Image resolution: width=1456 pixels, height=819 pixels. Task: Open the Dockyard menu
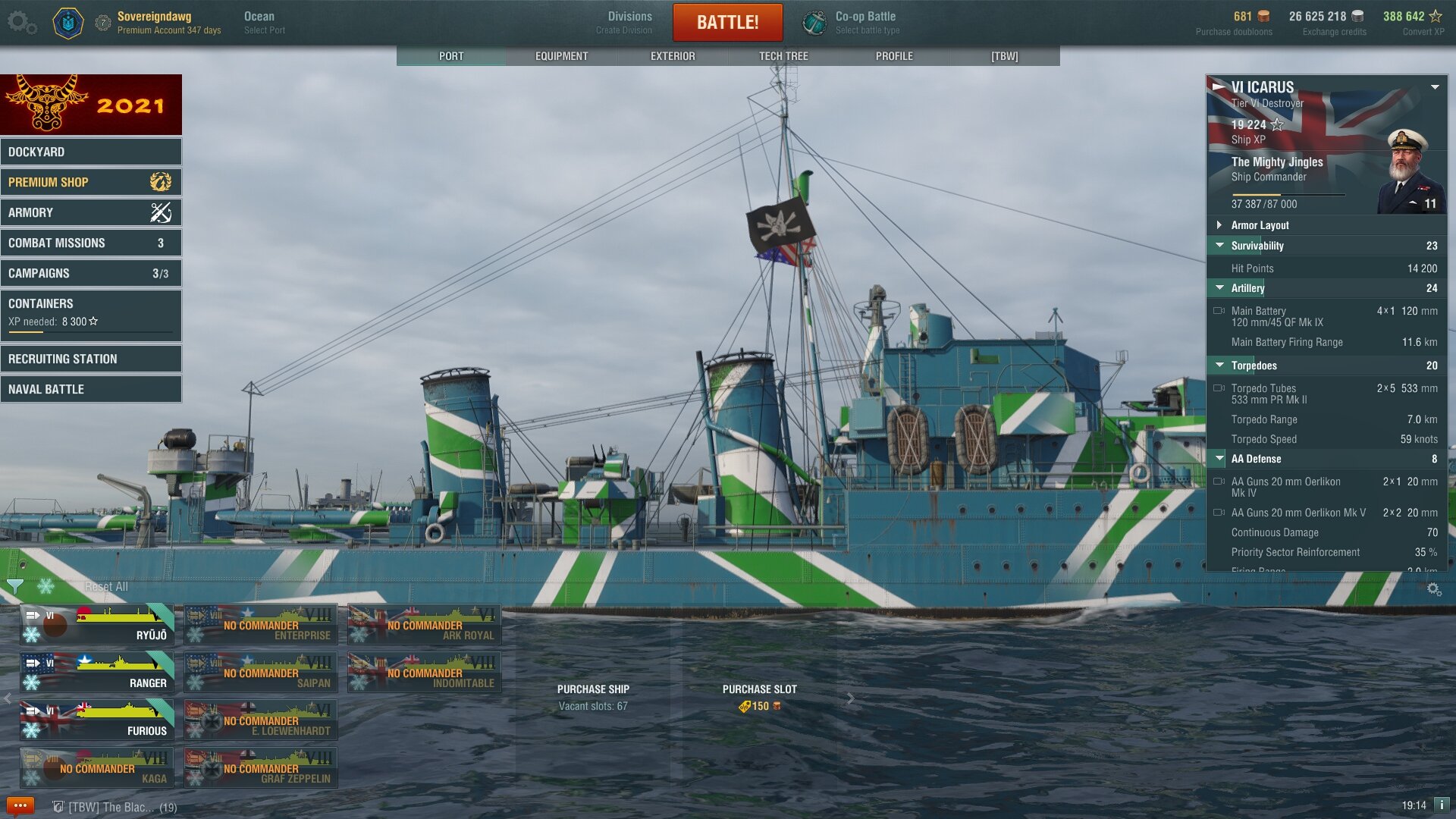pos(91,152)
